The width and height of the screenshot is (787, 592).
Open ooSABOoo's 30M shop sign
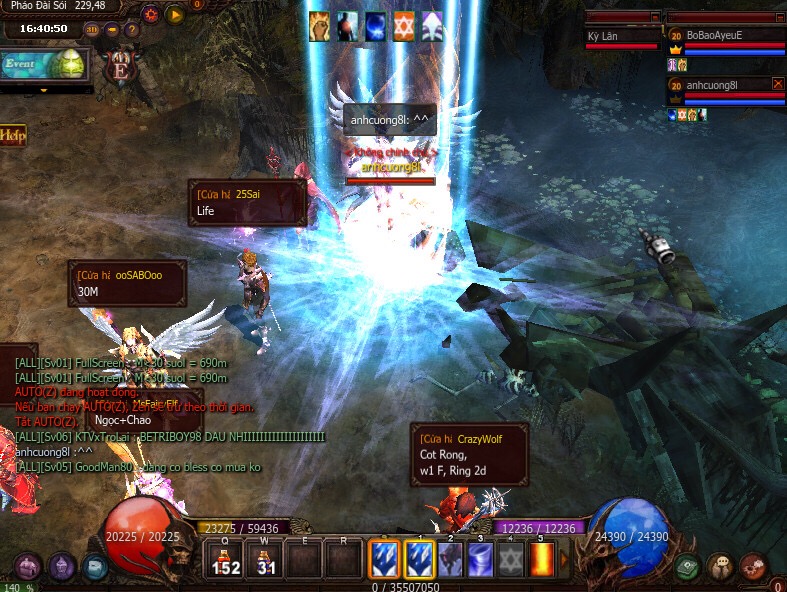tap(127, 283)
